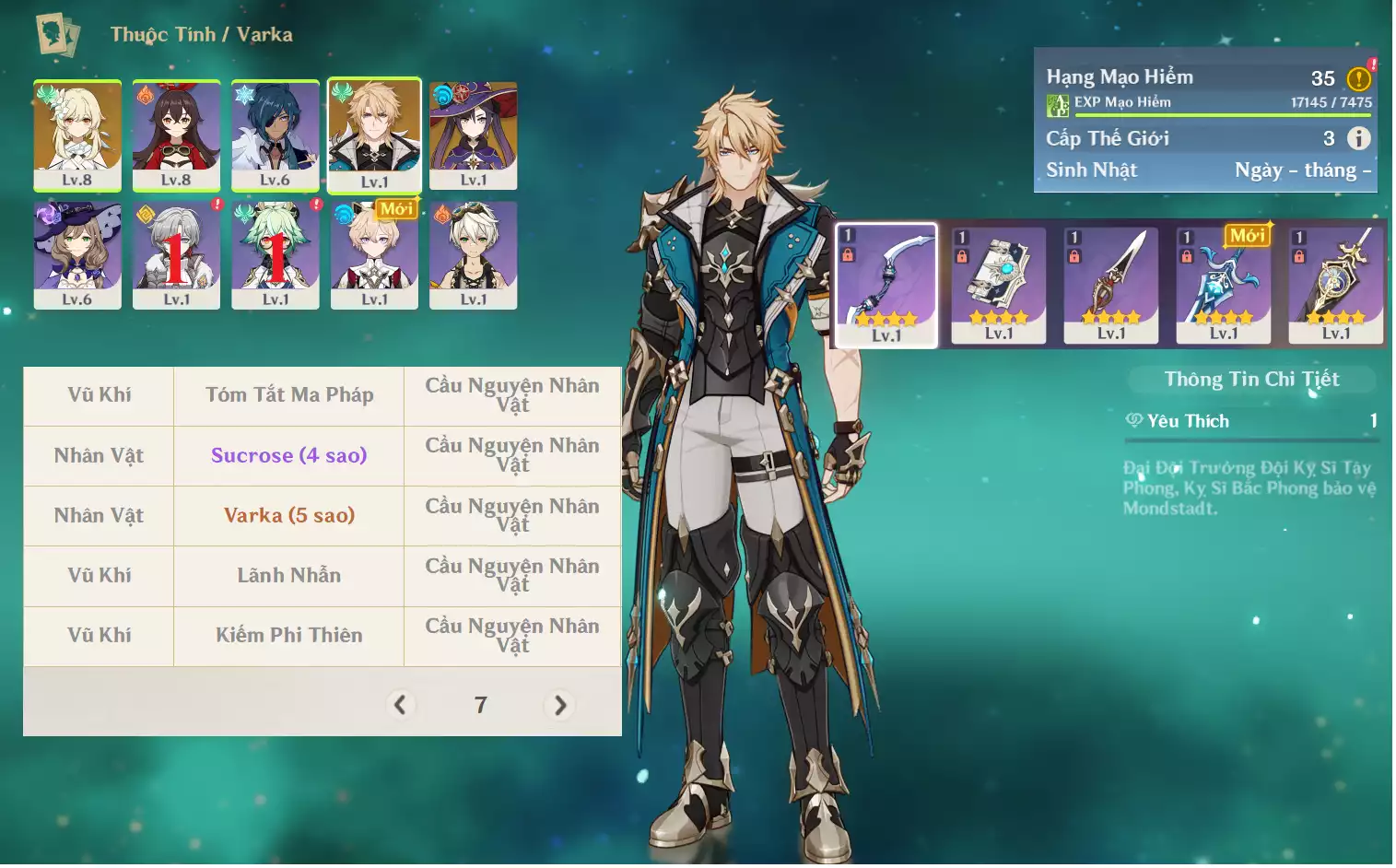Screen dimensions: 1396x868
Task: Go to the next wish history page
Action: pyautogui.click(x=560, y=705)
